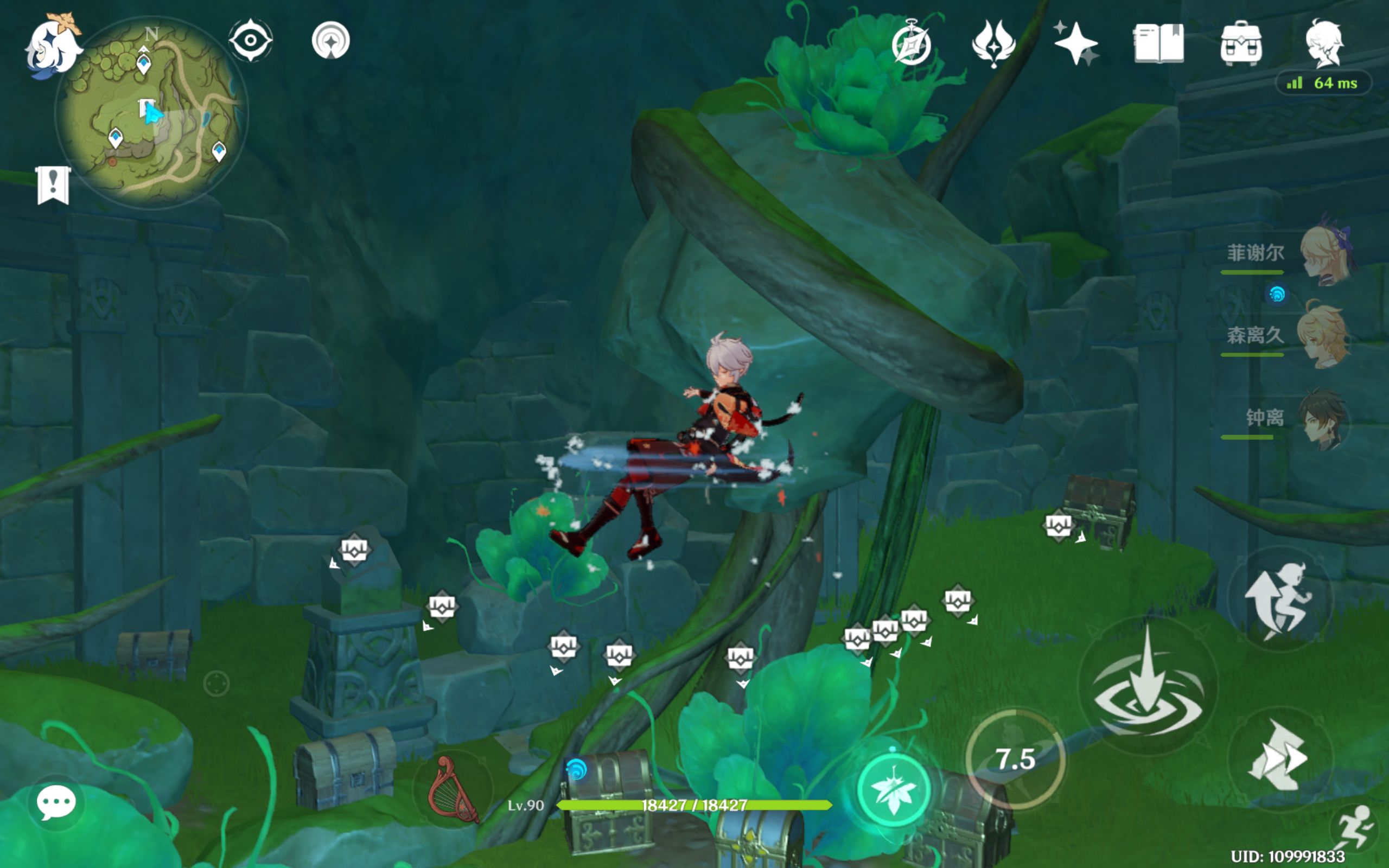Open the Paimon menu

pos(53,47)
